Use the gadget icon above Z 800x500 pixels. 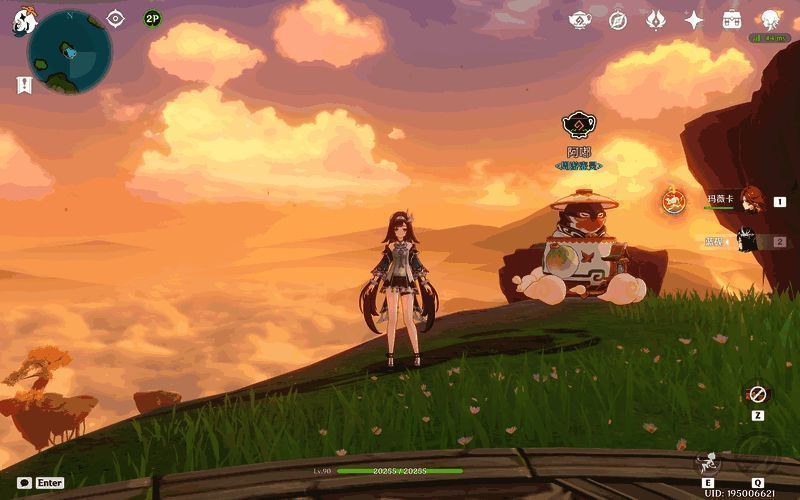(x=757, y=394)
